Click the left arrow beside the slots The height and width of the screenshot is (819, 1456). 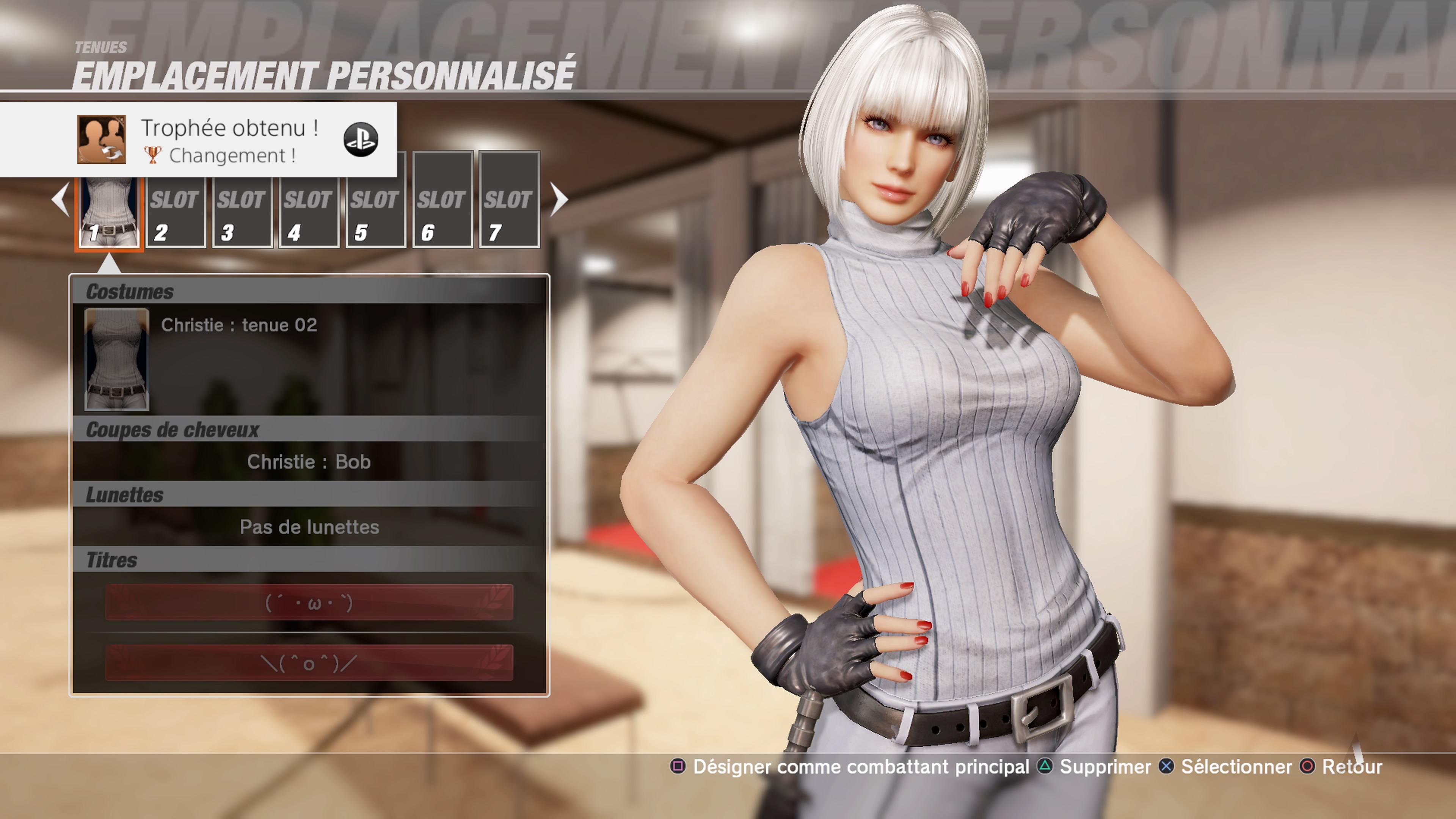(61, 199)
